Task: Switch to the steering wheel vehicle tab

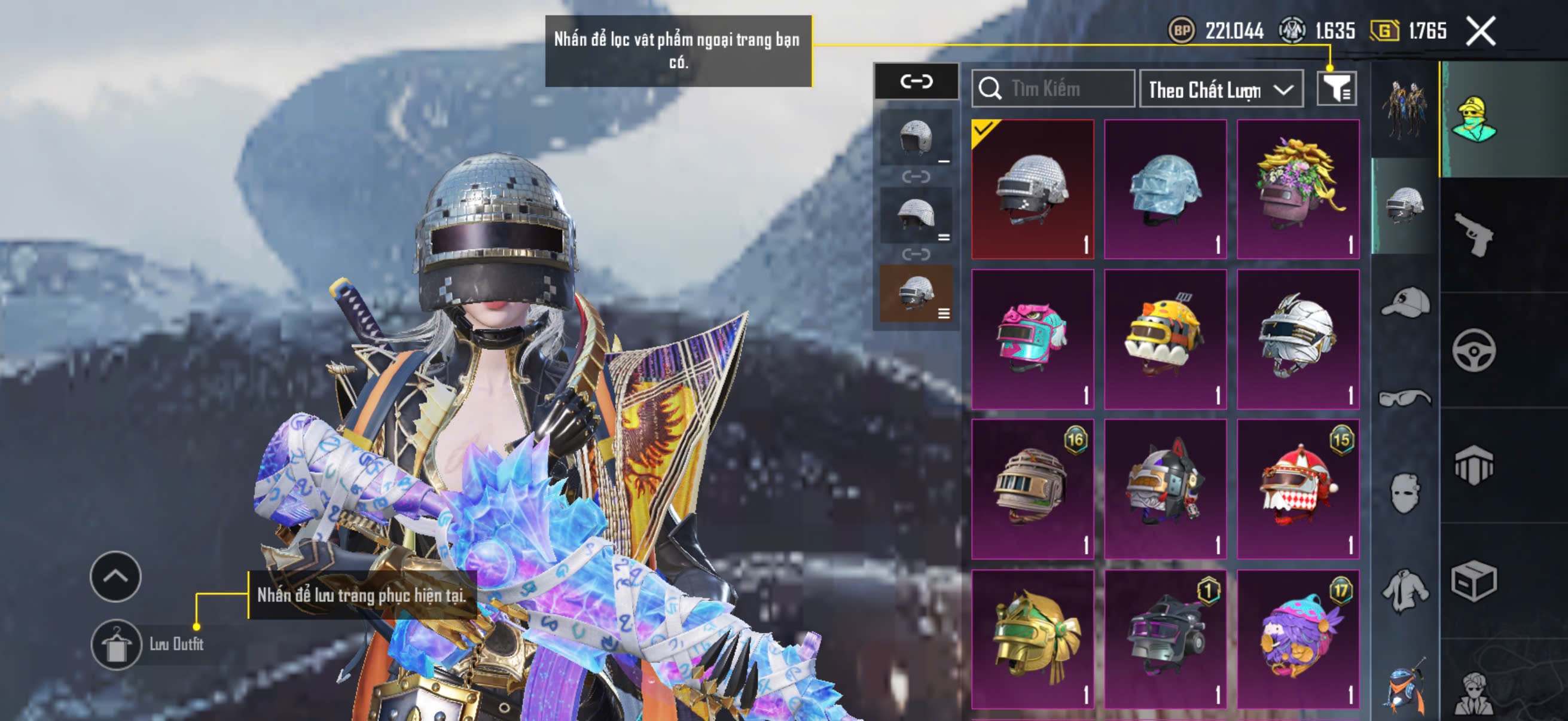Action: 1474,350
